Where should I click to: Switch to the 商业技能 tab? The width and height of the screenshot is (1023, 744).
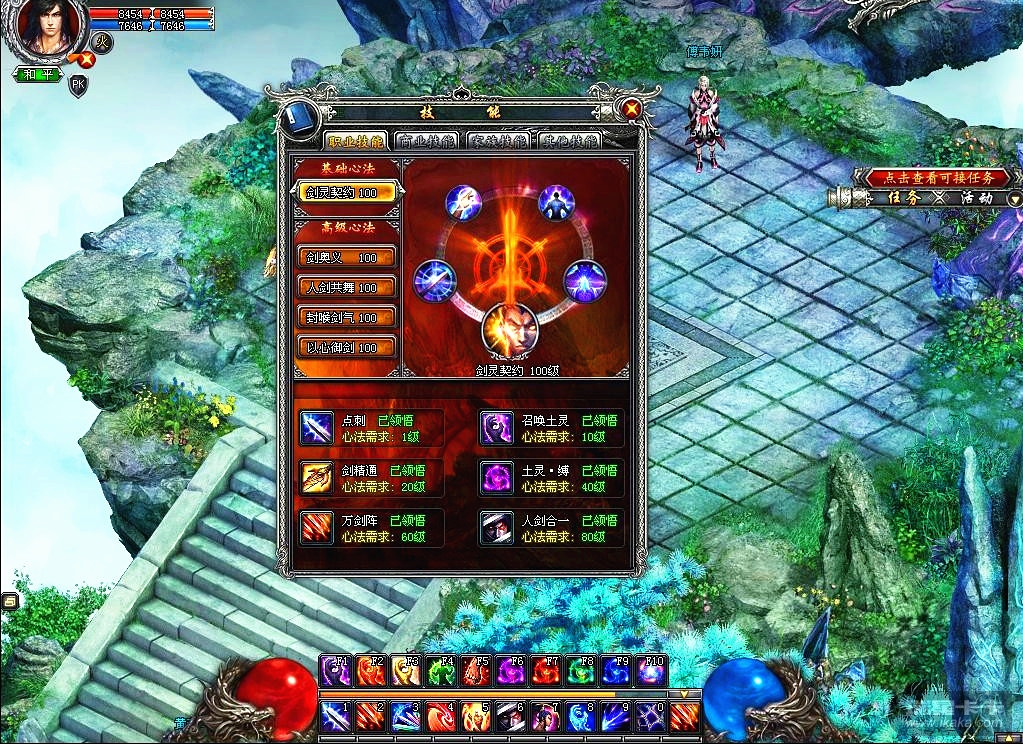[x=427, y=141]
